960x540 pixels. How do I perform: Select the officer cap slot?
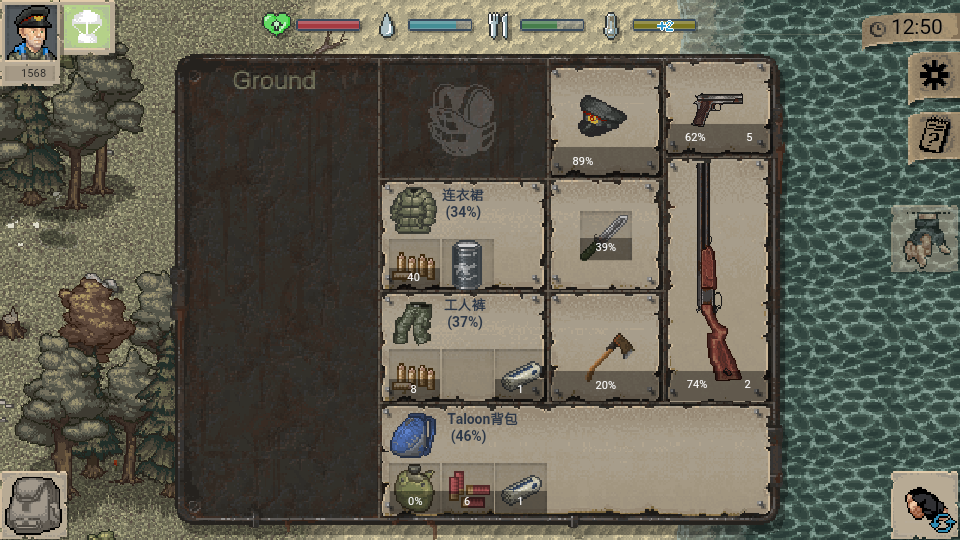pos(604,118)
